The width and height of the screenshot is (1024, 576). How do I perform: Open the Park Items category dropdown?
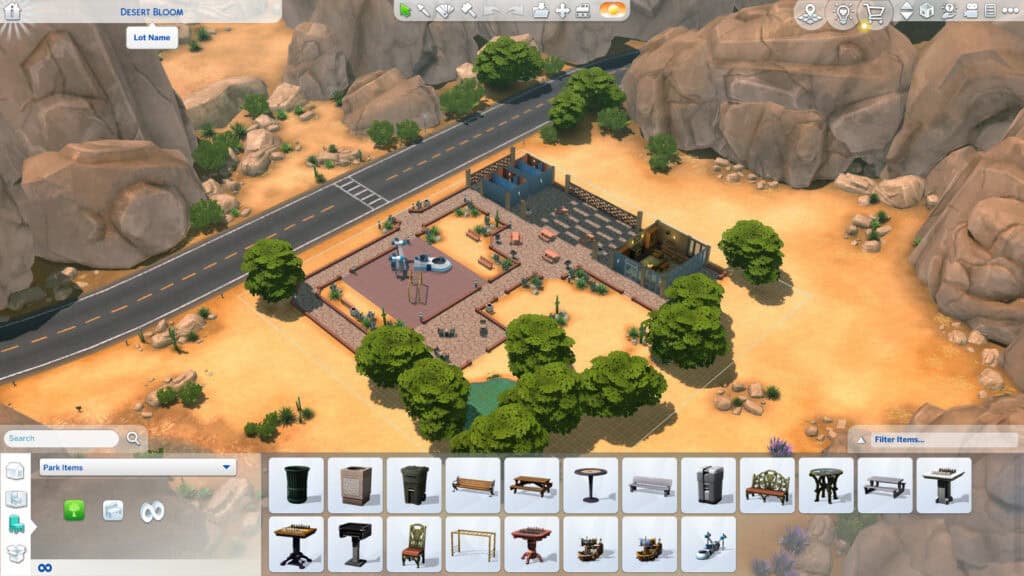(137, 467)
